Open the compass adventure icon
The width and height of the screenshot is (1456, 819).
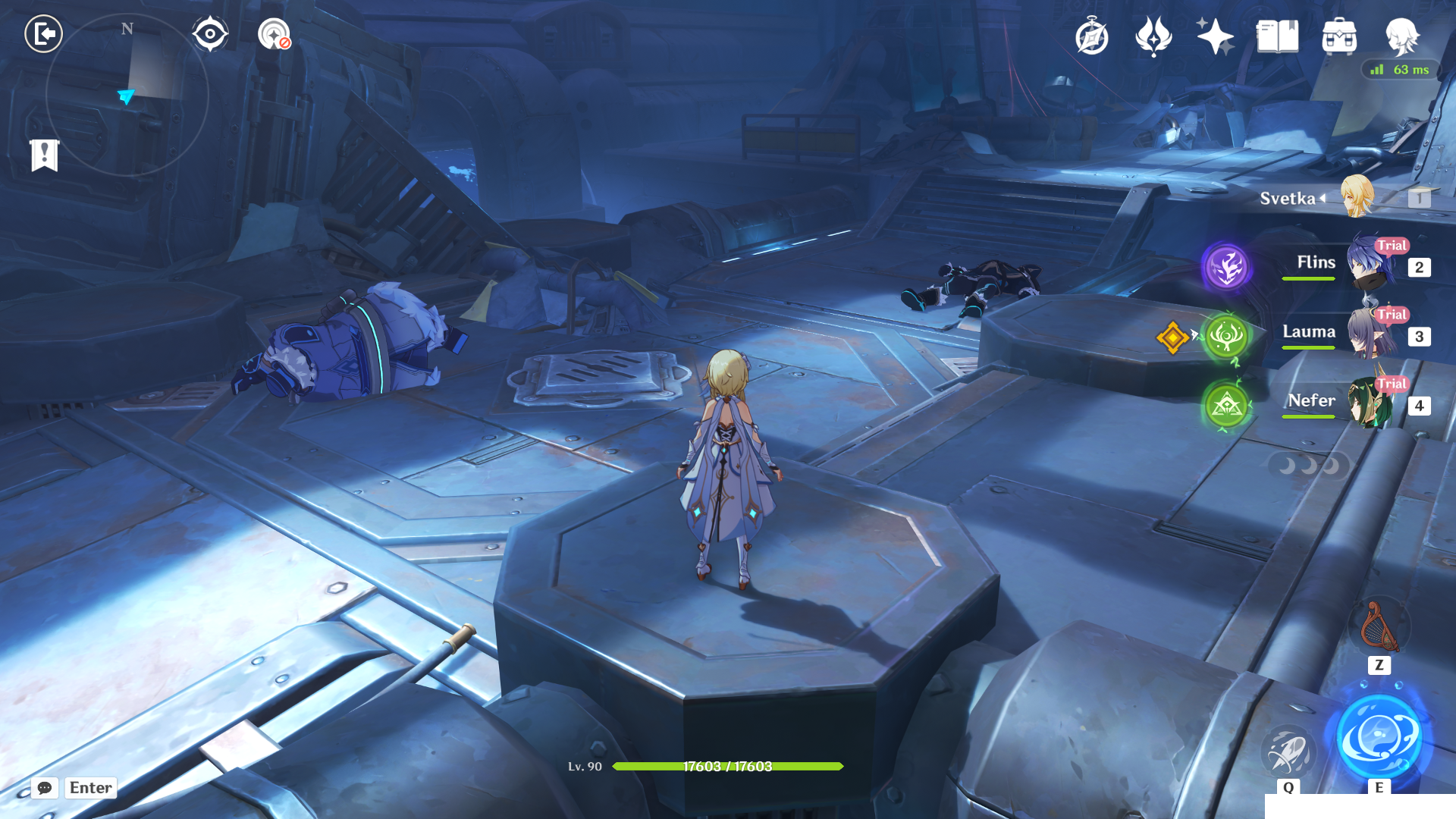1091,36
